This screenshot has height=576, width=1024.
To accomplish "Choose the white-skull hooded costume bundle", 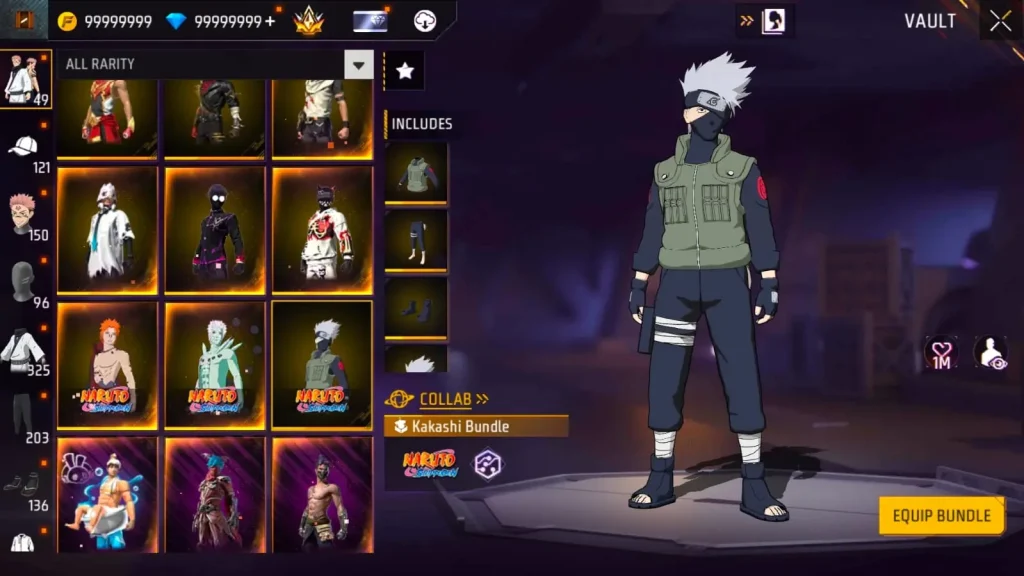I will click(x=108, y=230).
